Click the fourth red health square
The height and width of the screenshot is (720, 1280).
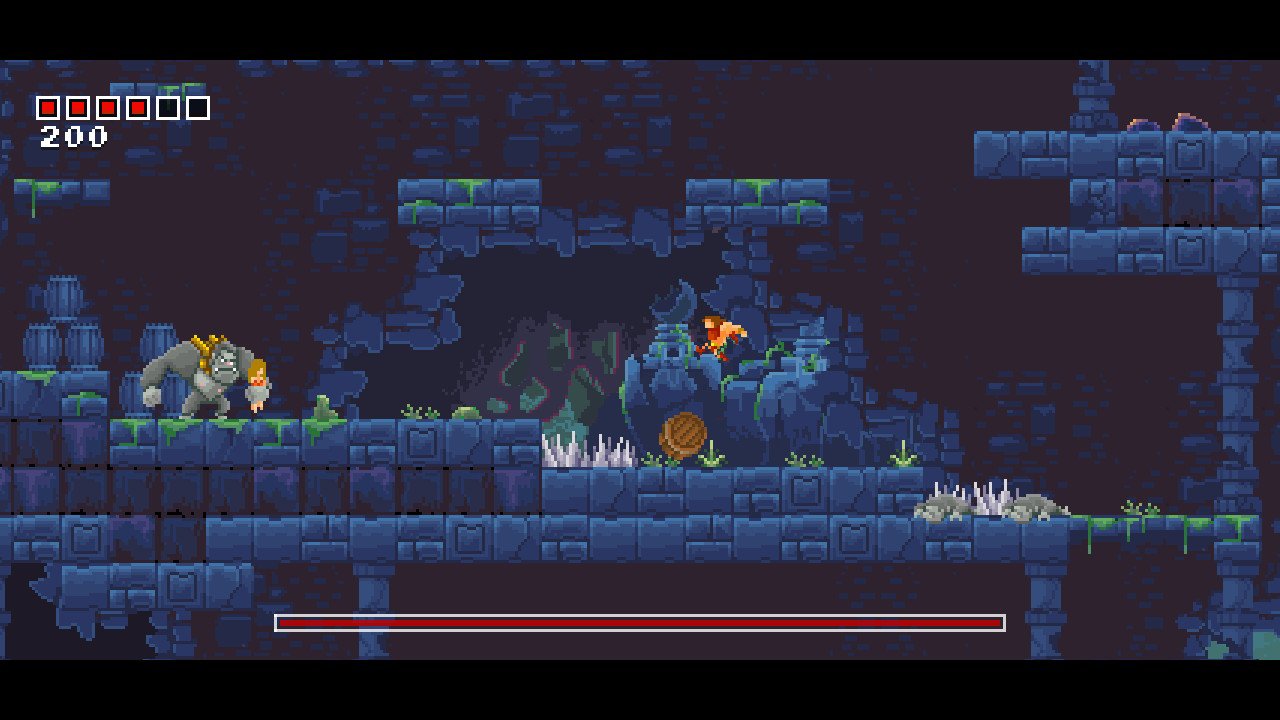tap(137, 107)
